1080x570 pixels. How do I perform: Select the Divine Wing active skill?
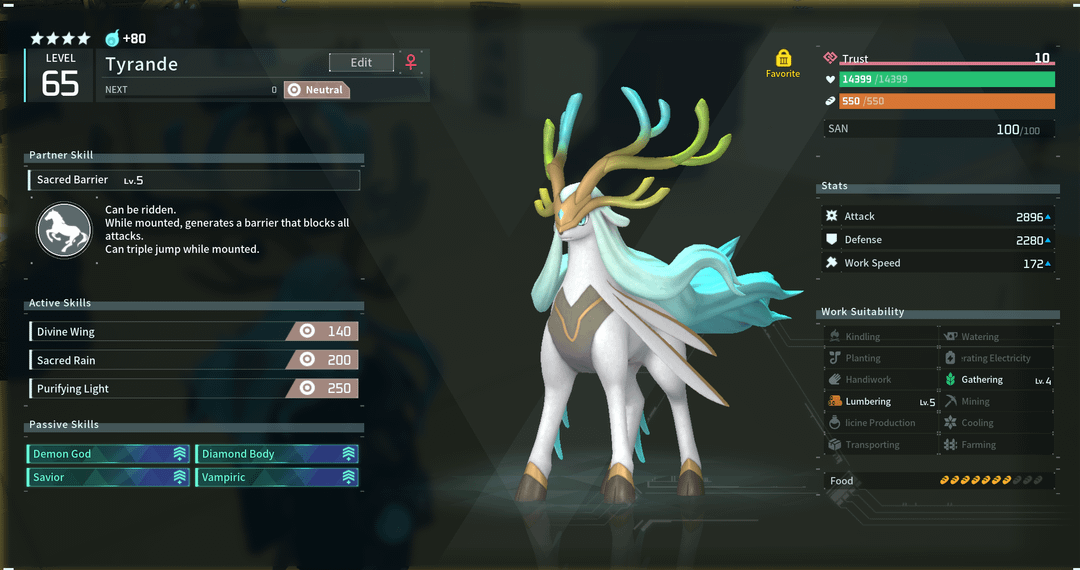(x=193, y=331)
